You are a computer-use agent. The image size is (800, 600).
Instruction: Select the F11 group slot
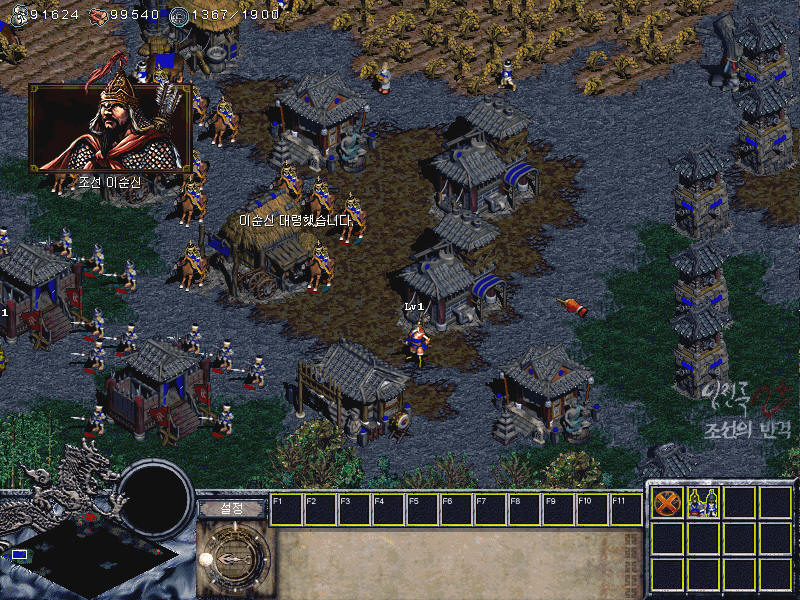click(x=625, y=509)
